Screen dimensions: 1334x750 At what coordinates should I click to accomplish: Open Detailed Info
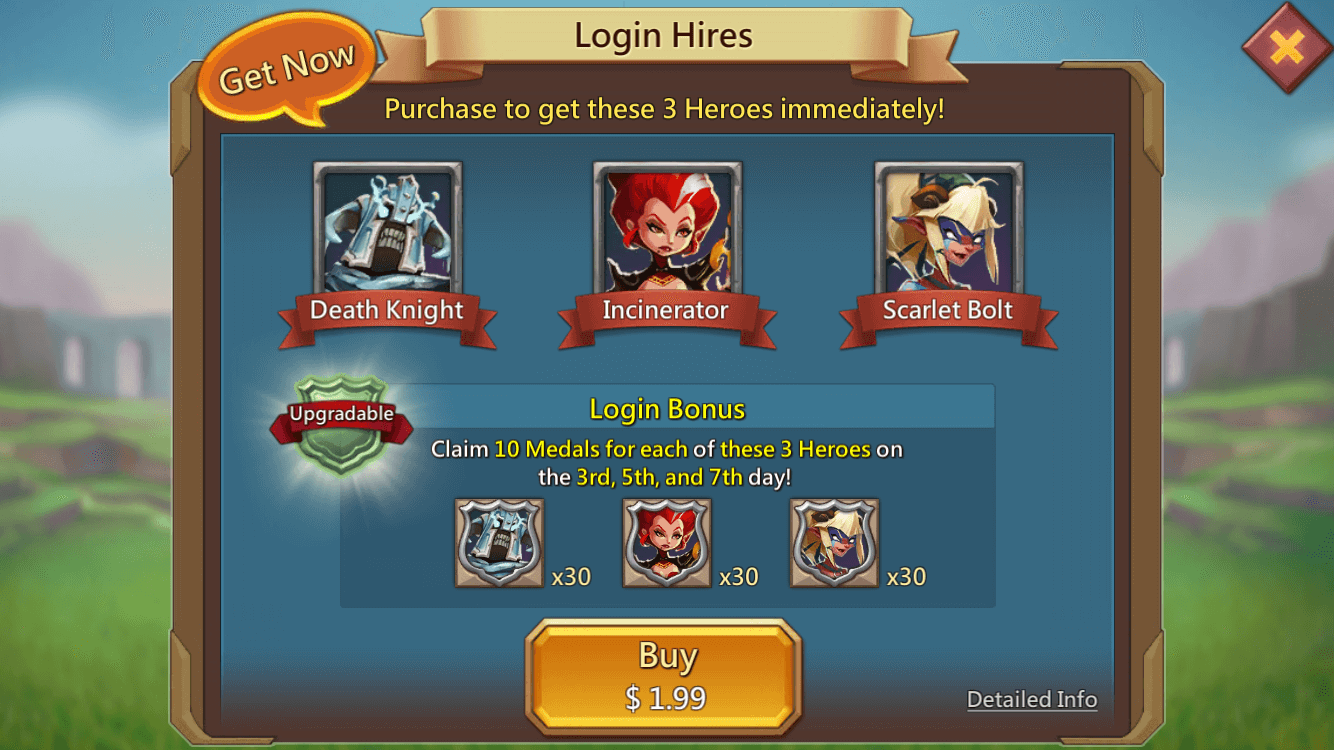[1032, 699]
